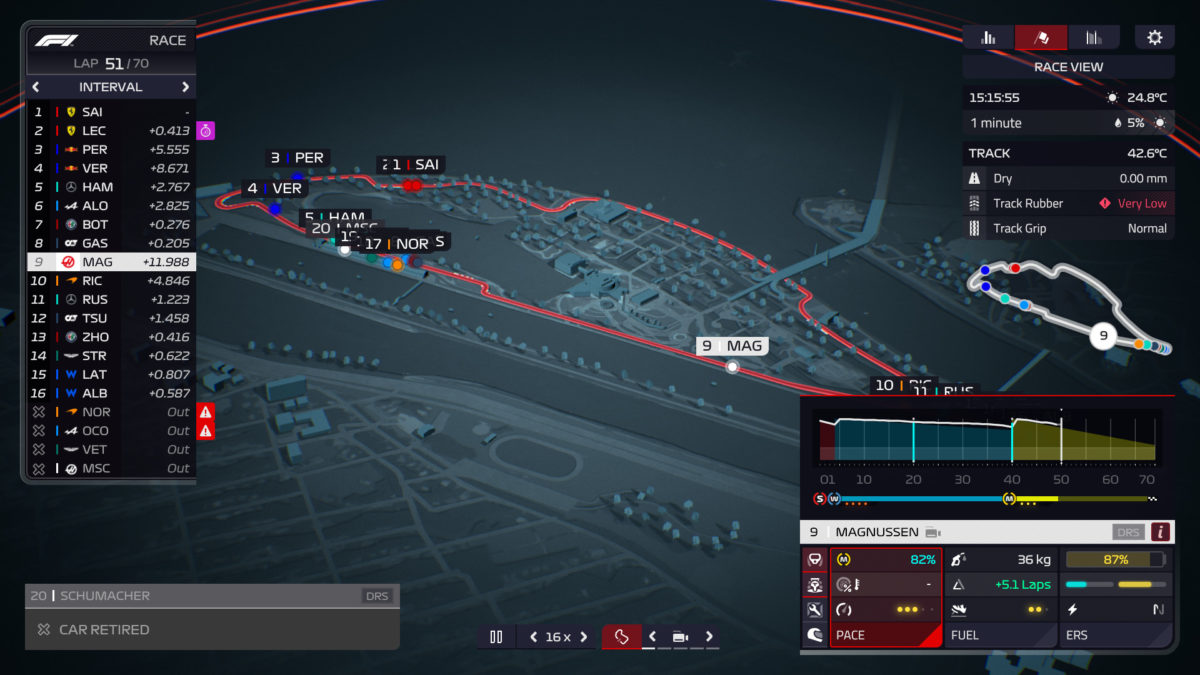
Task: Open the settings gear menu
Action: (x=1154, y=38)
